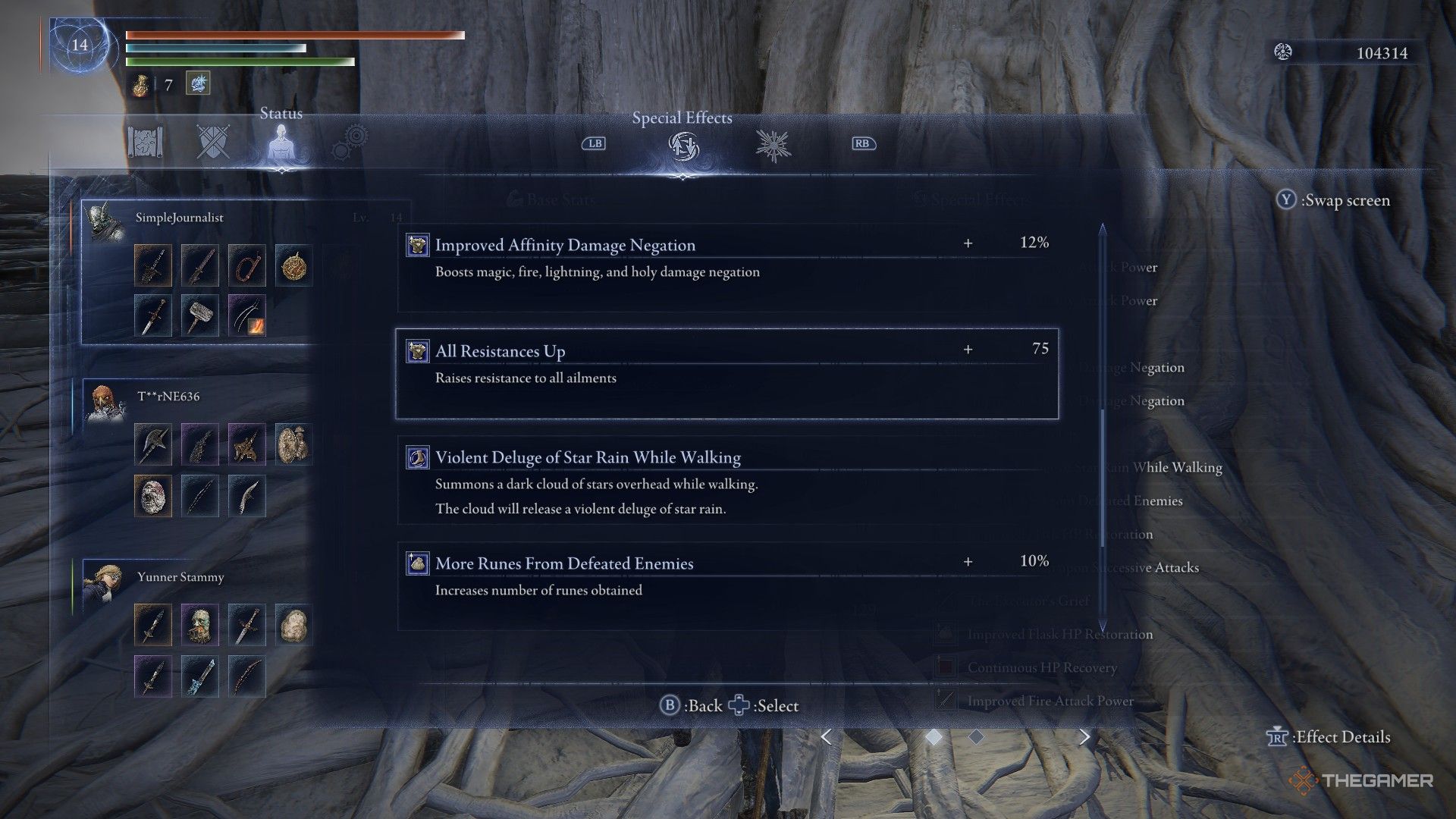Open Effect Details in the corner
The image size is (1456, 819).
1328,737
